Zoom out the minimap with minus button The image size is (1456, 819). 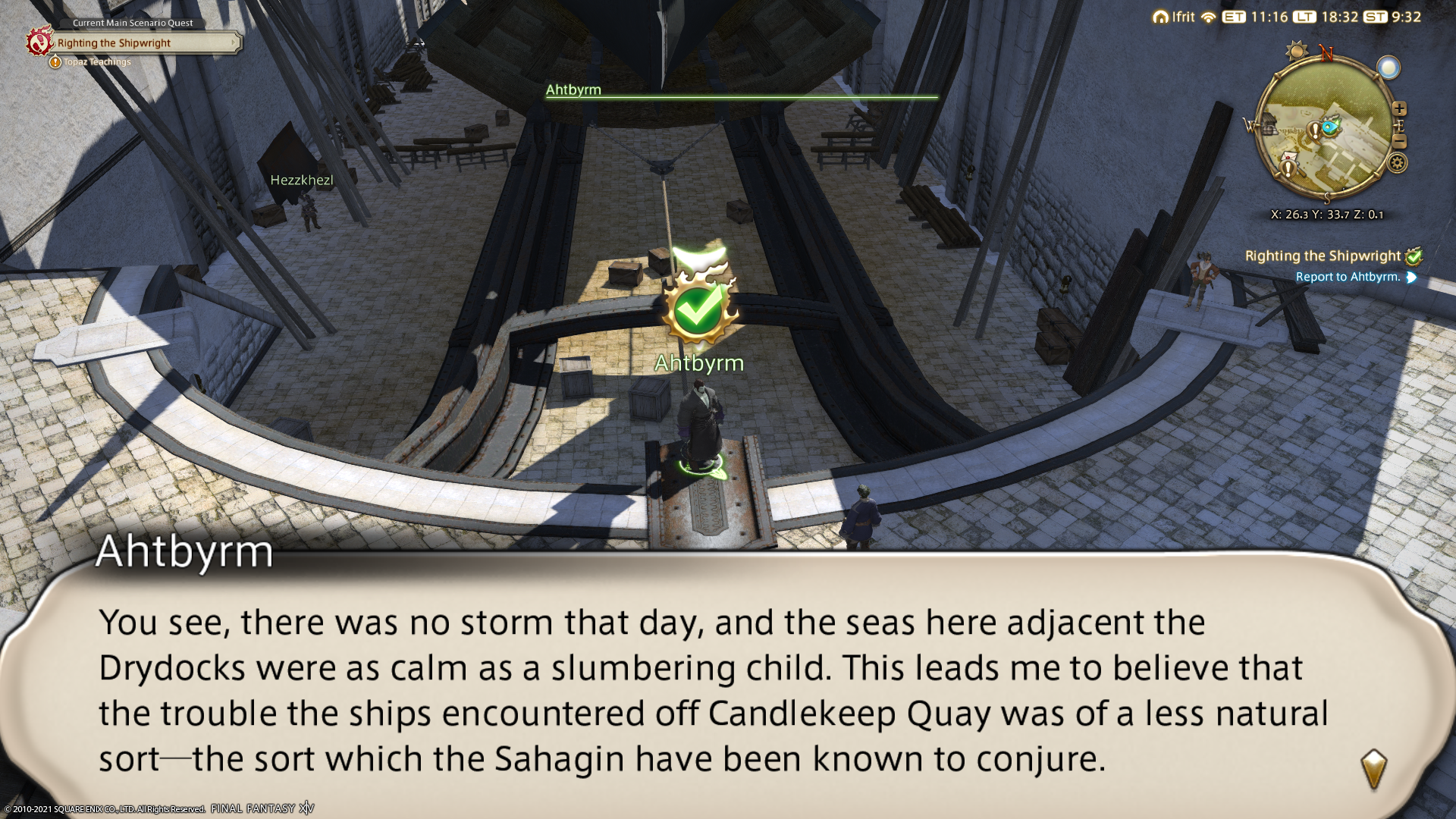click(1400, 142)
